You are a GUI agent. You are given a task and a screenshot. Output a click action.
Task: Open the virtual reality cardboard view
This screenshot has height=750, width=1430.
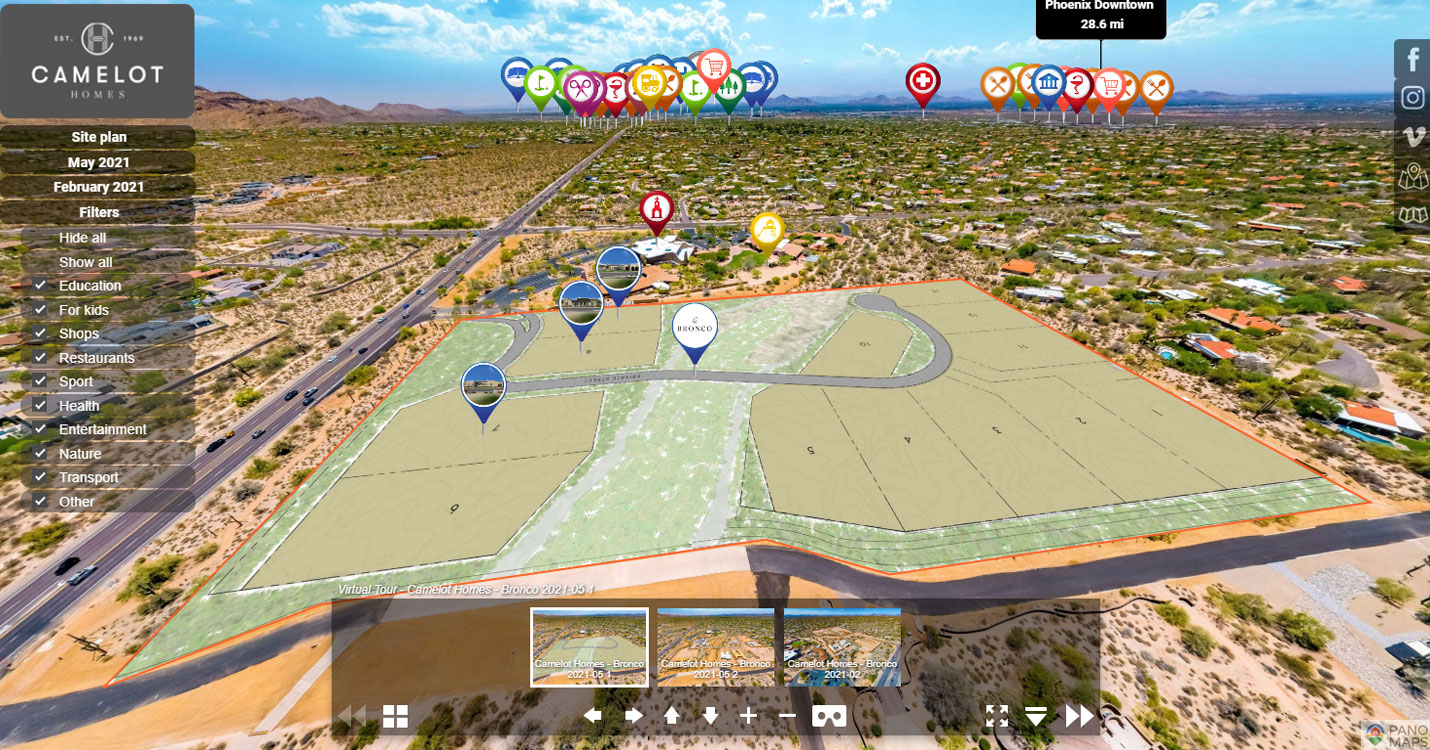click(x=828, y=716)
